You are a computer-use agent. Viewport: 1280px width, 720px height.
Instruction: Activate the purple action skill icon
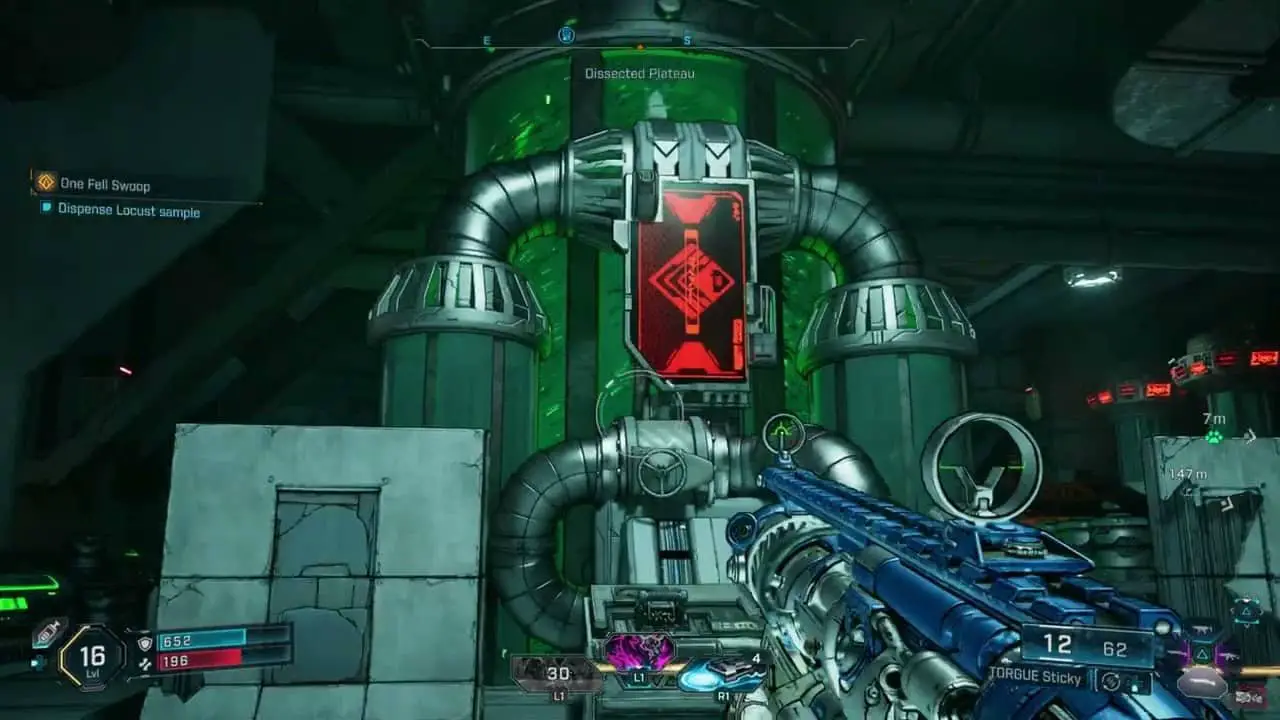pos(637,653)
